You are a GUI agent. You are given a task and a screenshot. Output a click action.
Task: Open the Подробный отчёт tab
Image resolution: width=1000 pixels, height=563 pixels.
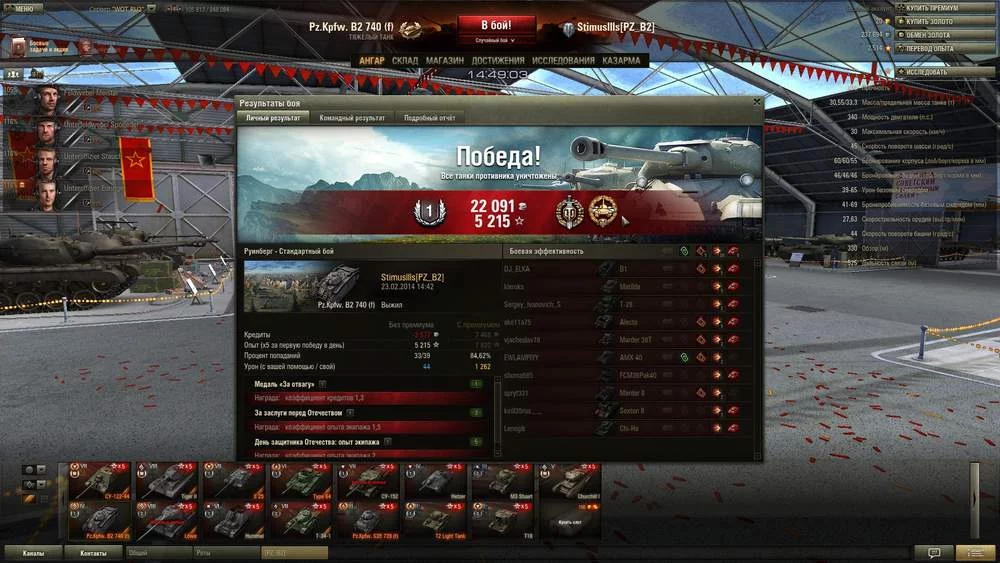click(429, 118)
